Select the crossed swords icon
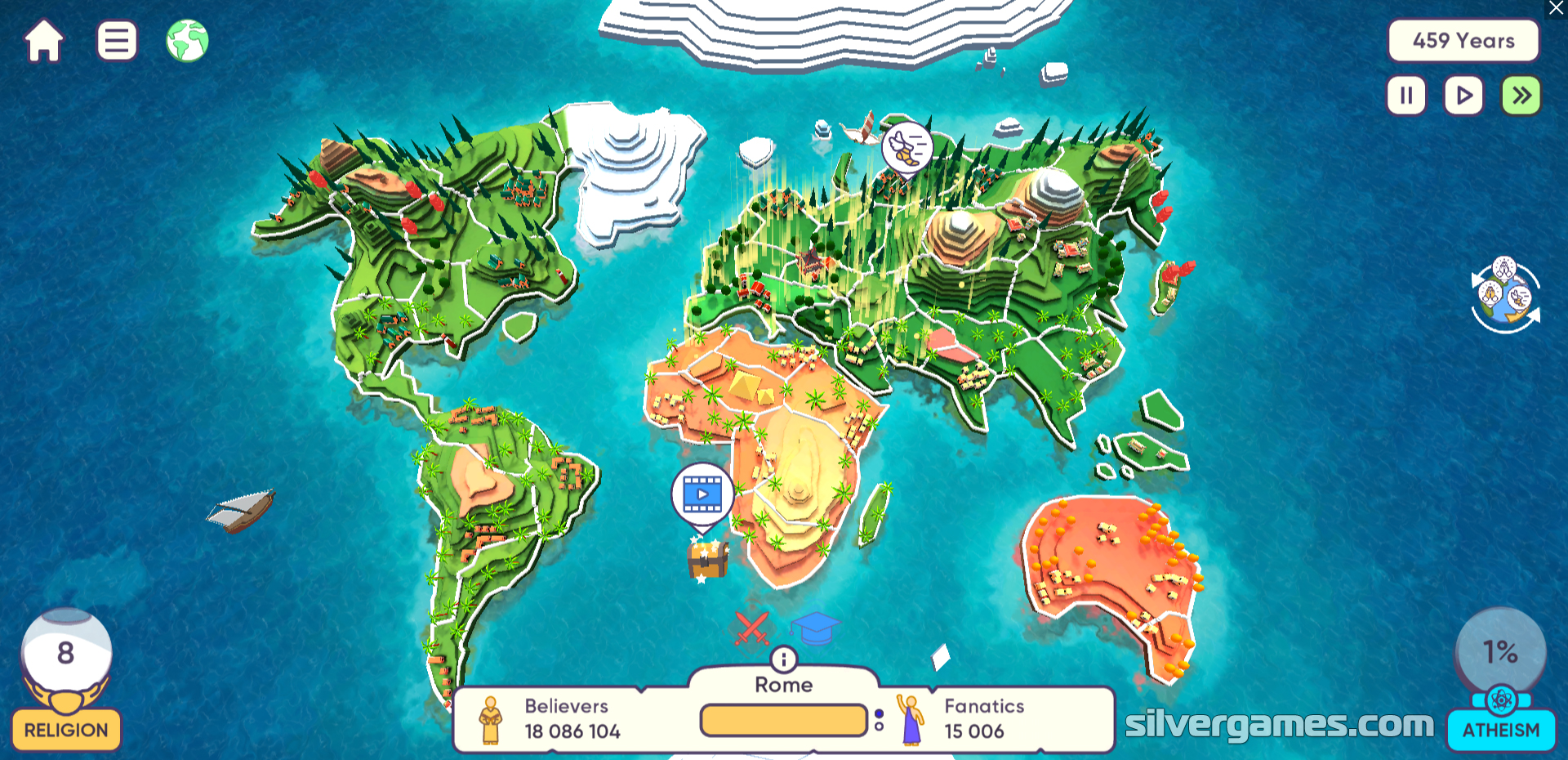 click(x=751, y=628)
